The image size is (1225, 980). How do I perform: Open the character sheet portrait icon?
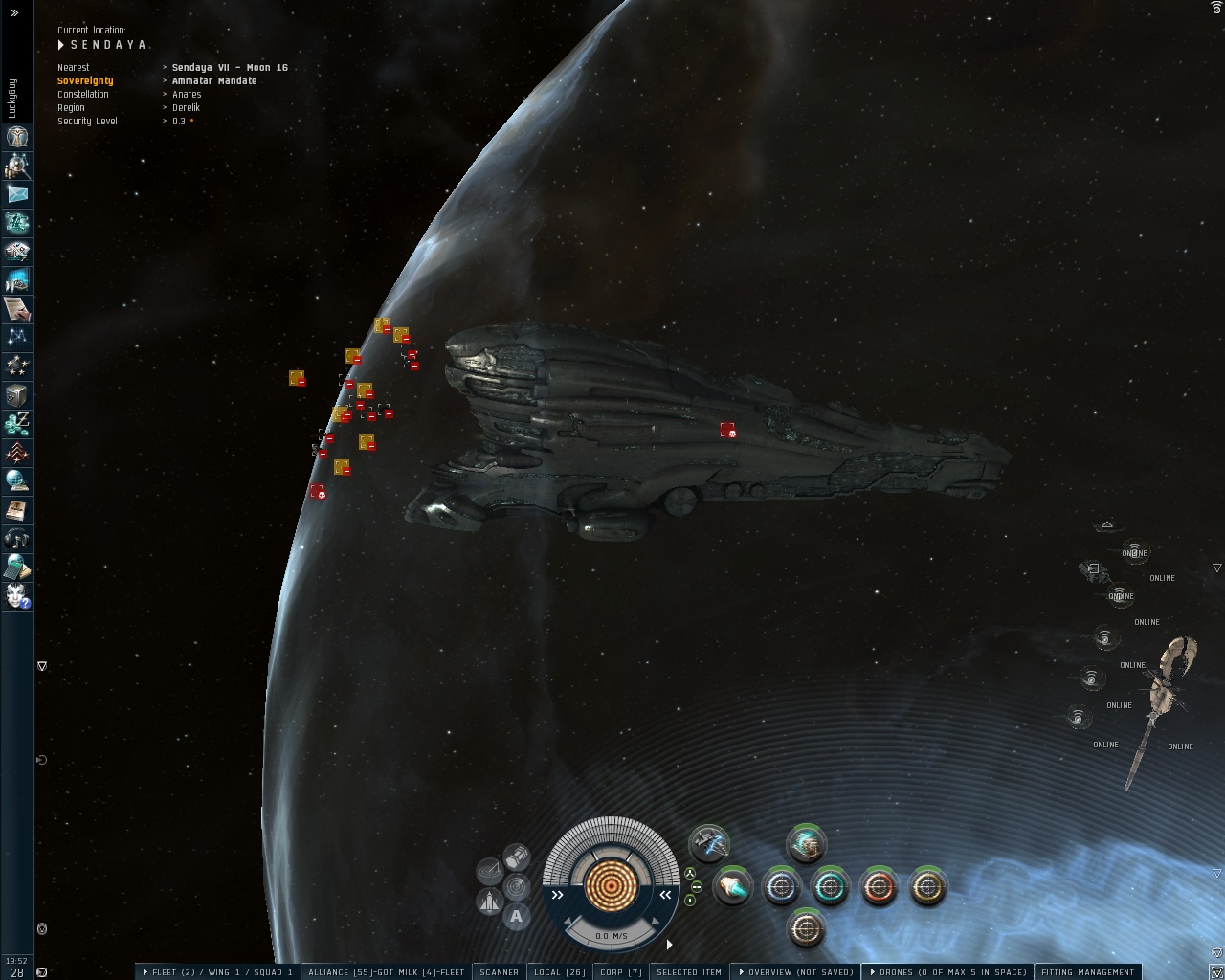tap(17, 137)
